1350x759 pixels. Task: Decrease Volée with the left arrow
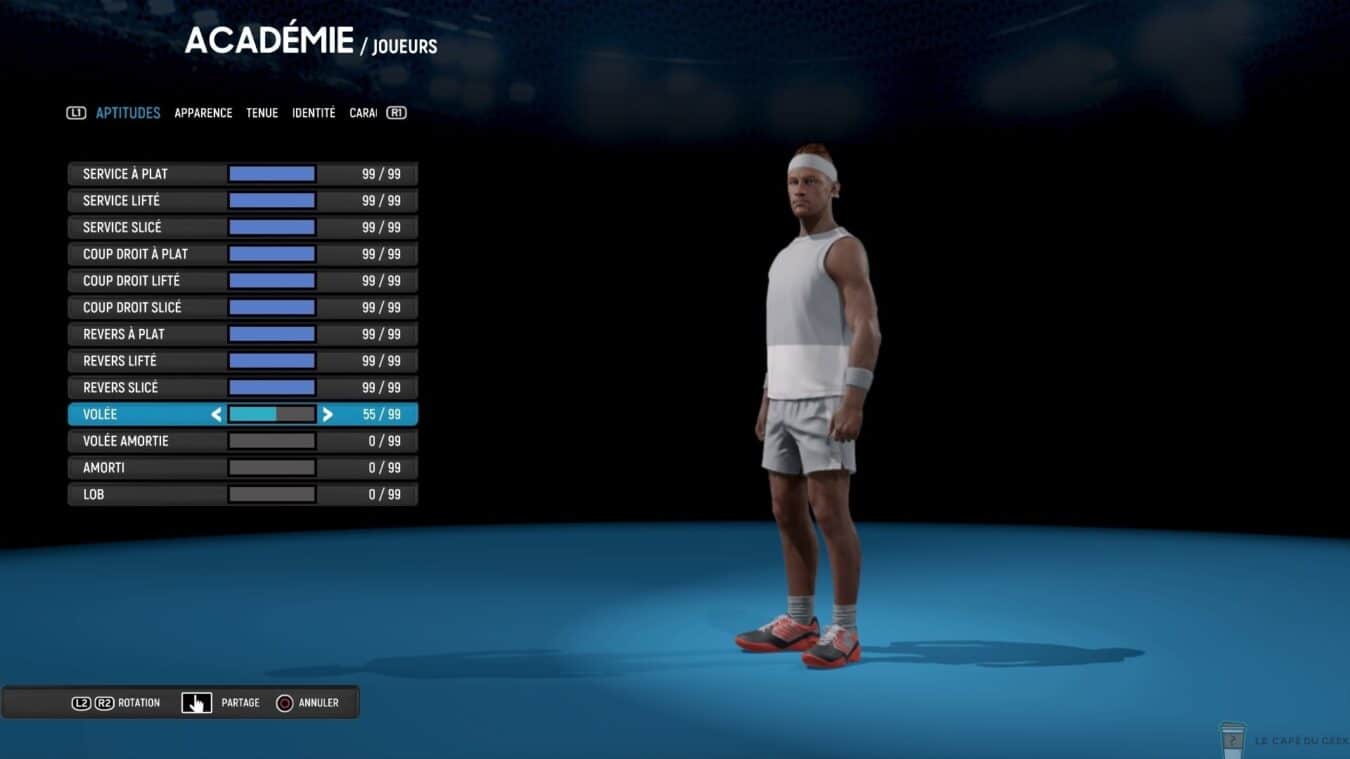[216, 414]
